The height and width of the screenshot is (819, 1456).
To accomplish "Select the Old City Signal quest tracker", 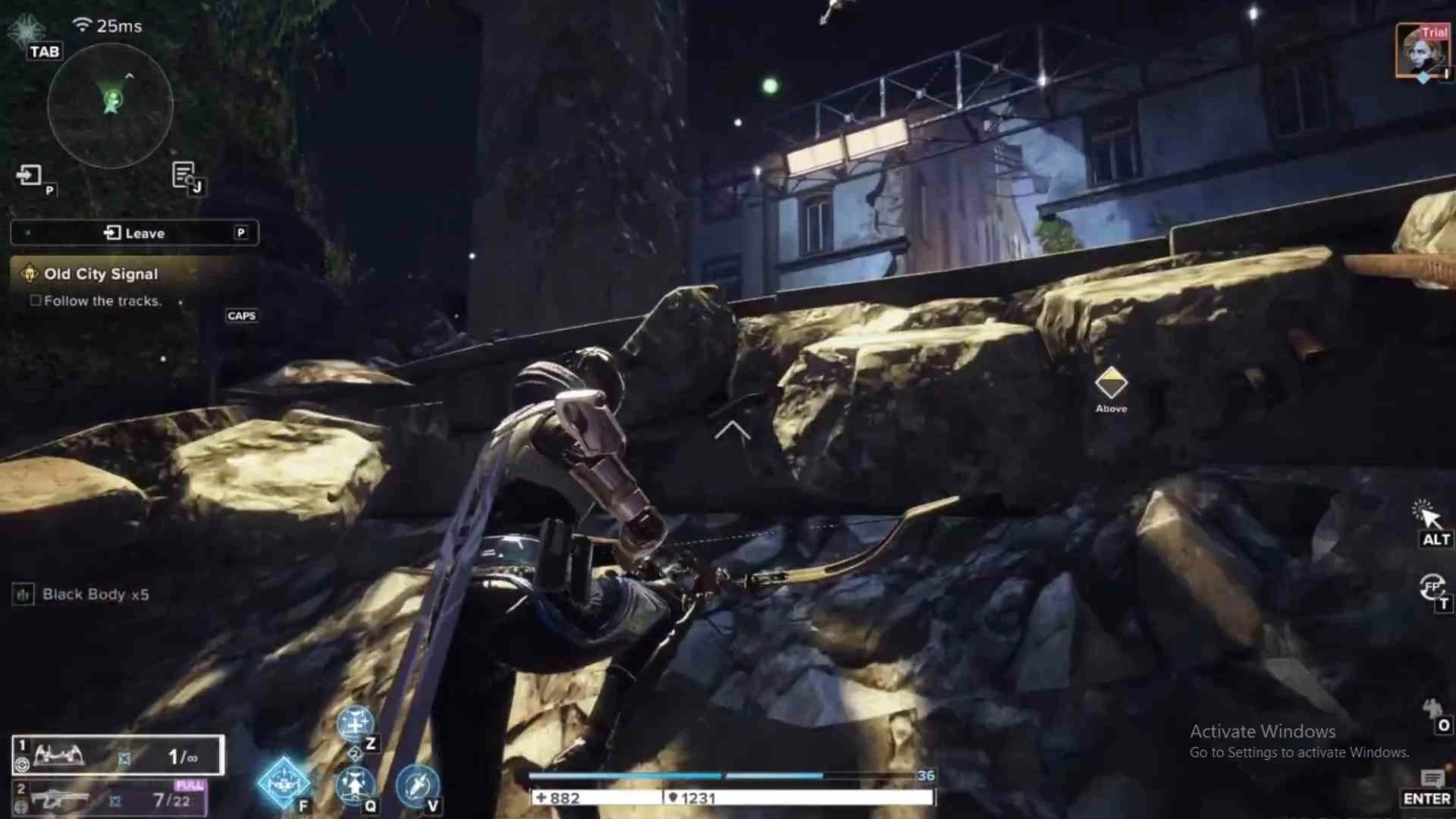I will pos(101,274).
